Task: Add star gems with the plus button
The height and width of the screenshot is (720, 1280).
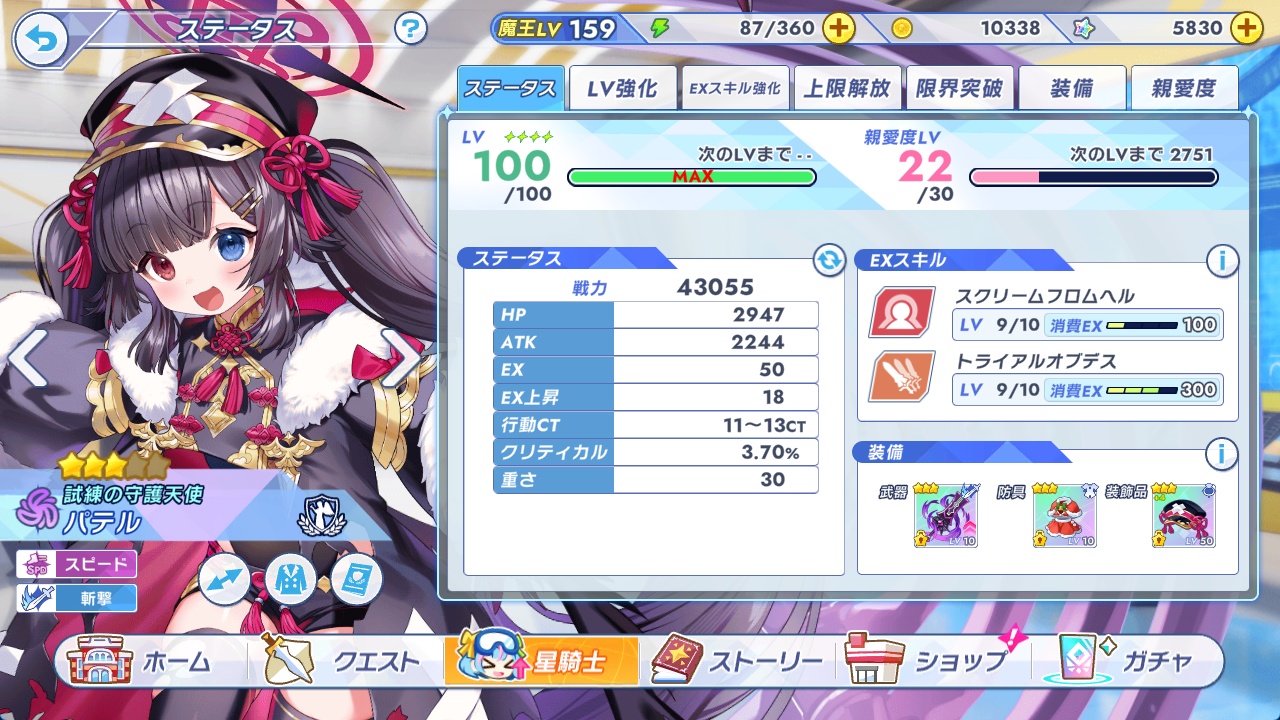Action: 1246,28
